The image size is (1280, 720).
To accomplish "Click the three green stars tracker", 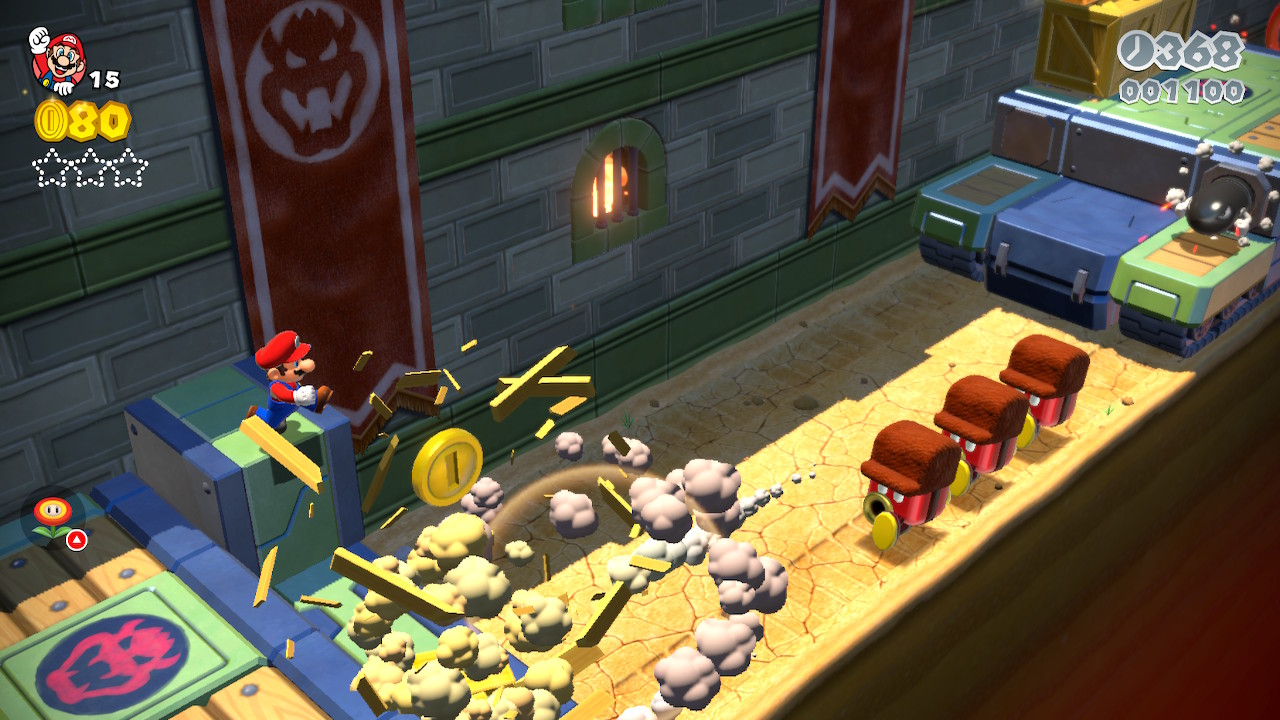I will 90,168.
